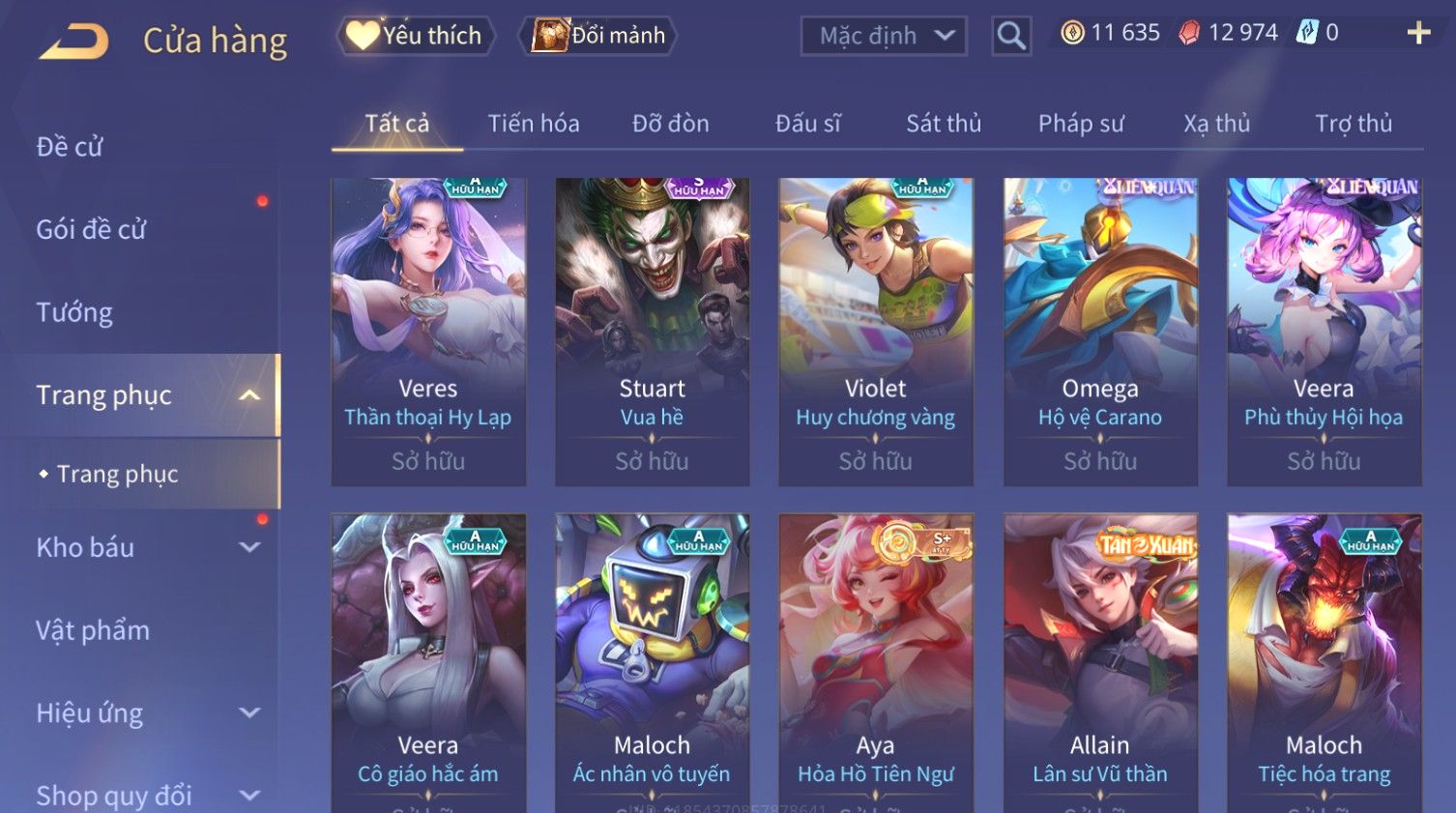Select the Stuart Vua hề skin card
1456x813 pixels.
(x=652, y=329)
